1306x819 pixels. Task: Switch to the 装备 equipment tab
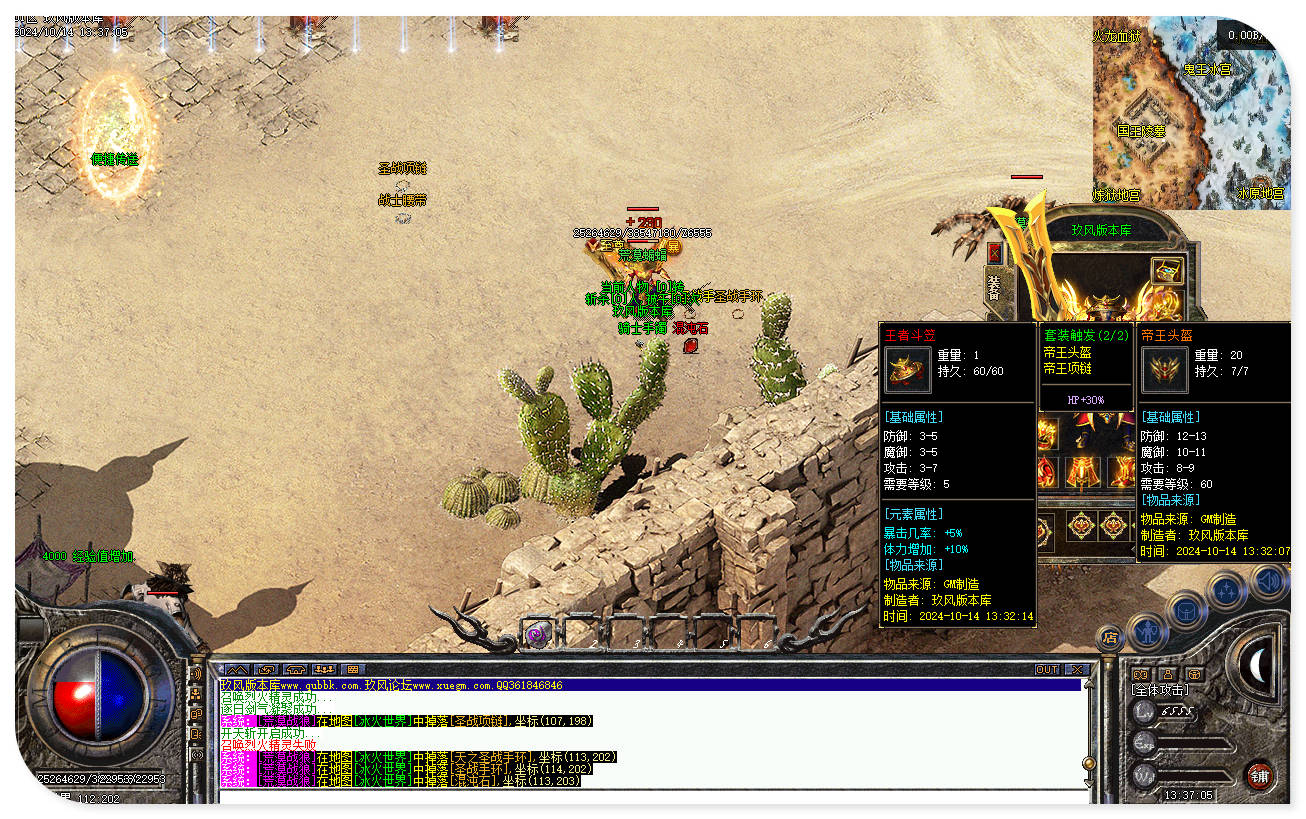click(x=994, y=288)
